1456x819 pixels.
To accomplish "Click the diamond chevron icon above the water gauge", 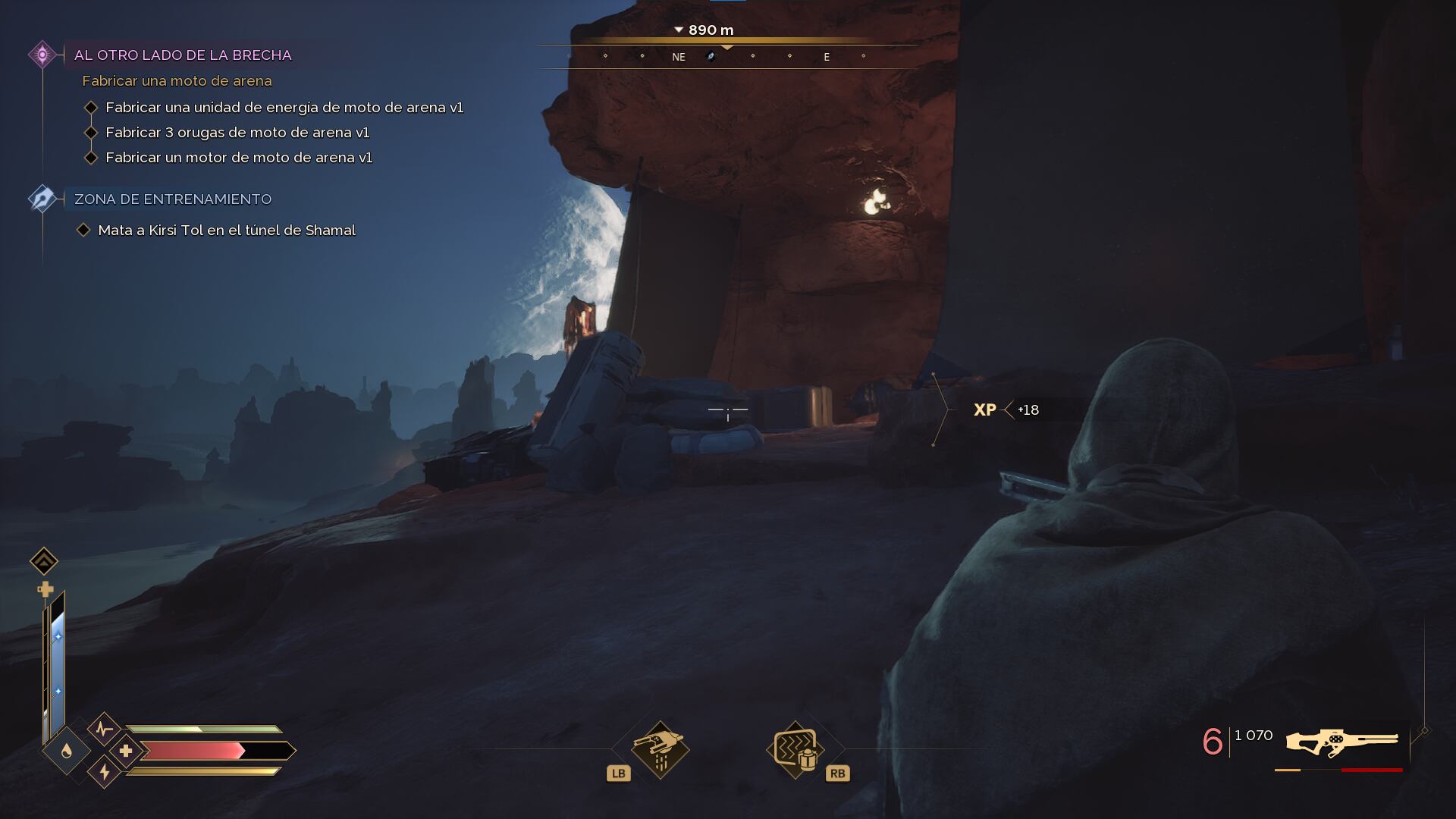I will pyautogui.click(x=44, y=561).
